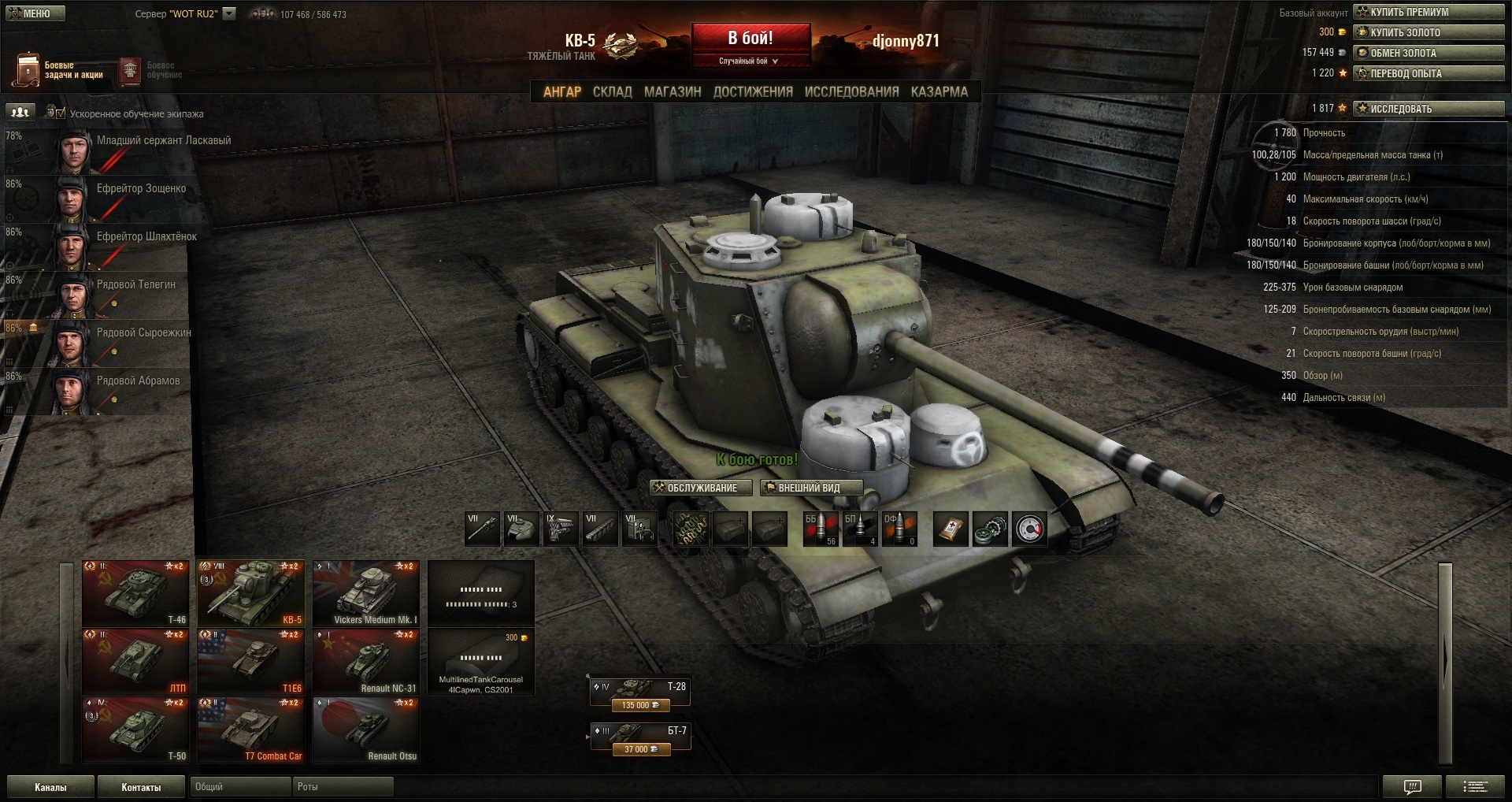1512x802 pixels.
Task: Choose the КУПИТЬ ЗОЛОТО button
Action: (1429, 32)
